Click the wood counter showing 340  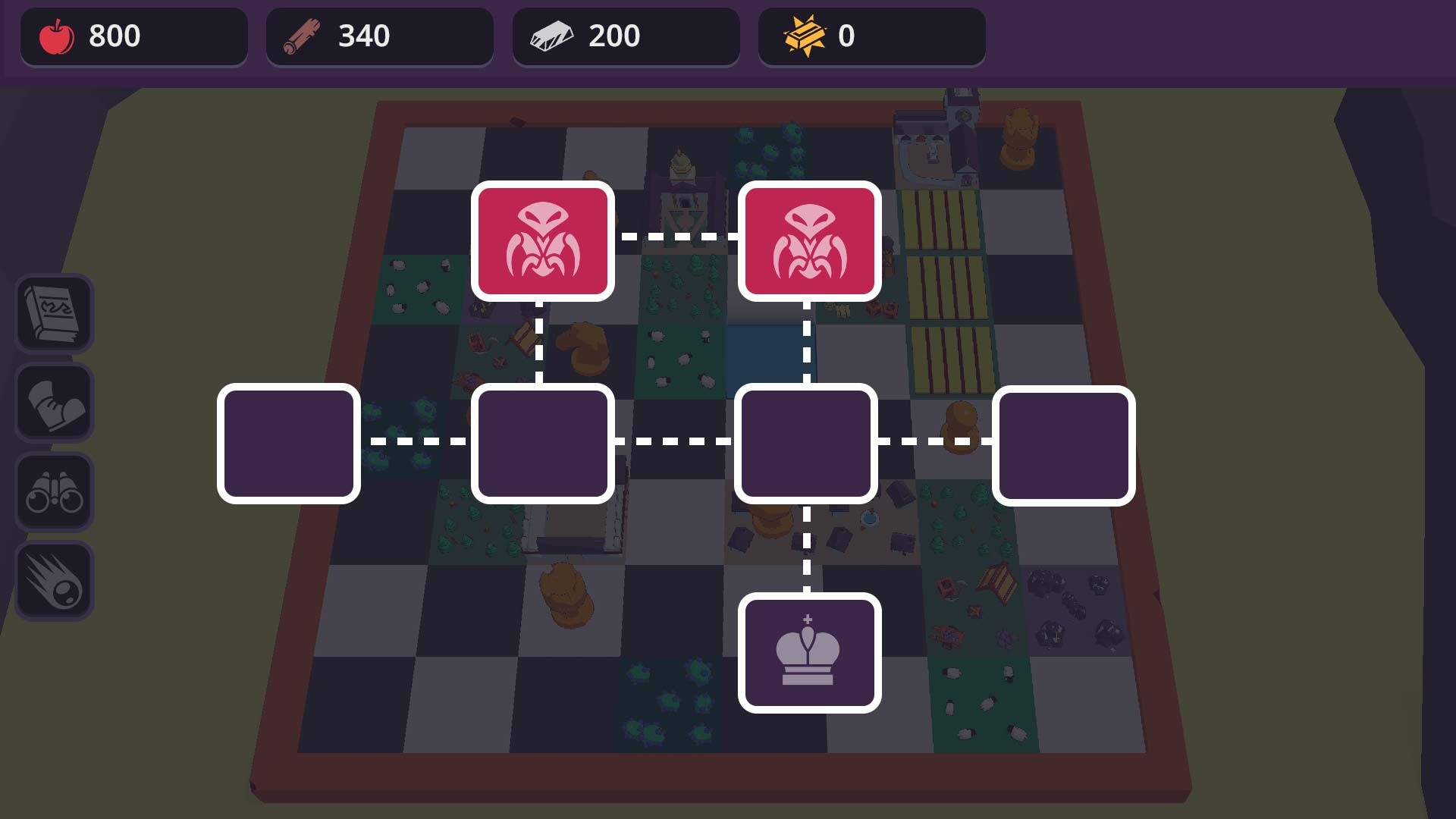tap(364, 35)
